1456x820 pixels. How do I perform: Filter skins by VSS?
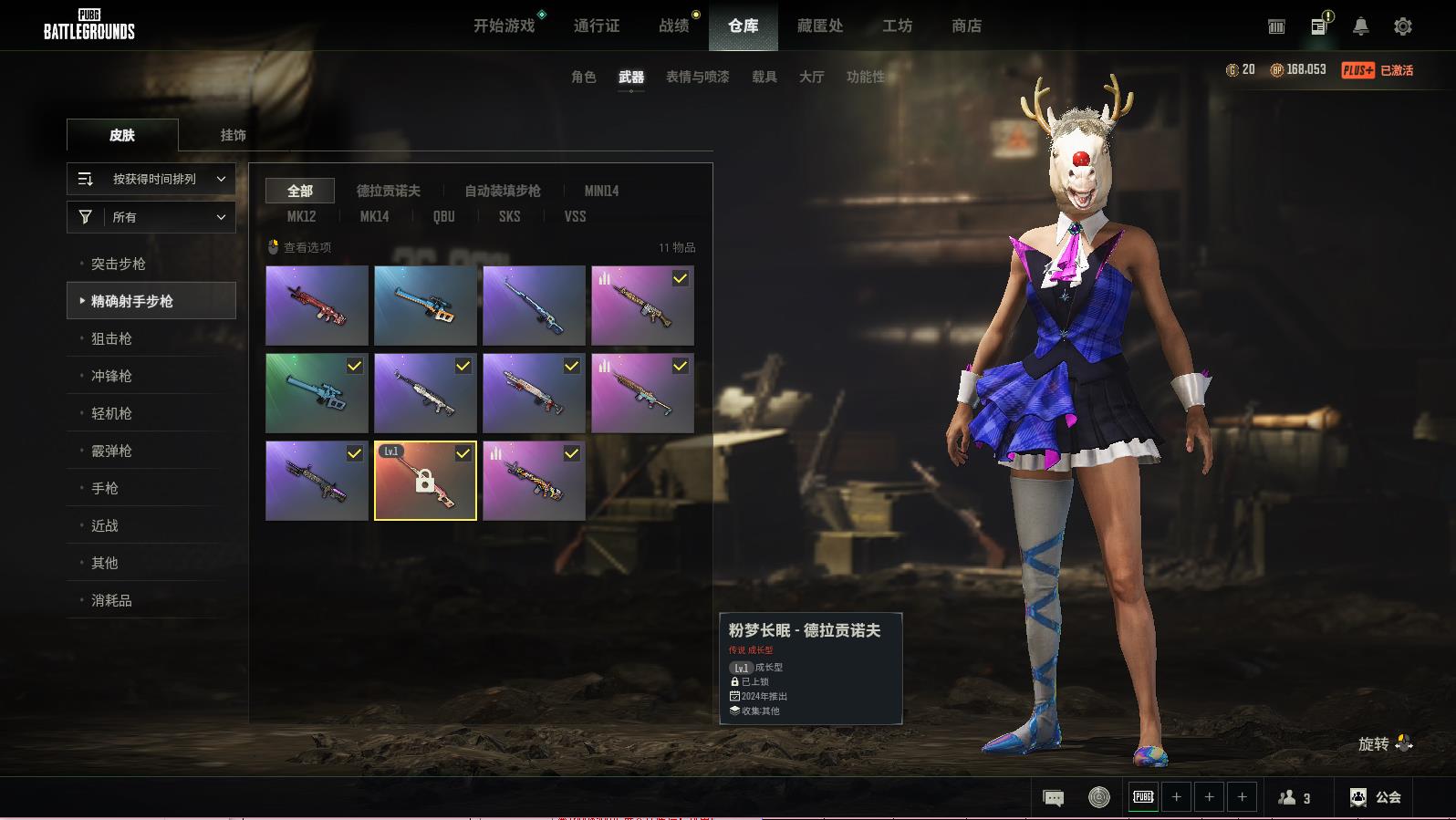pyautogui.click(x=575, y=216)
